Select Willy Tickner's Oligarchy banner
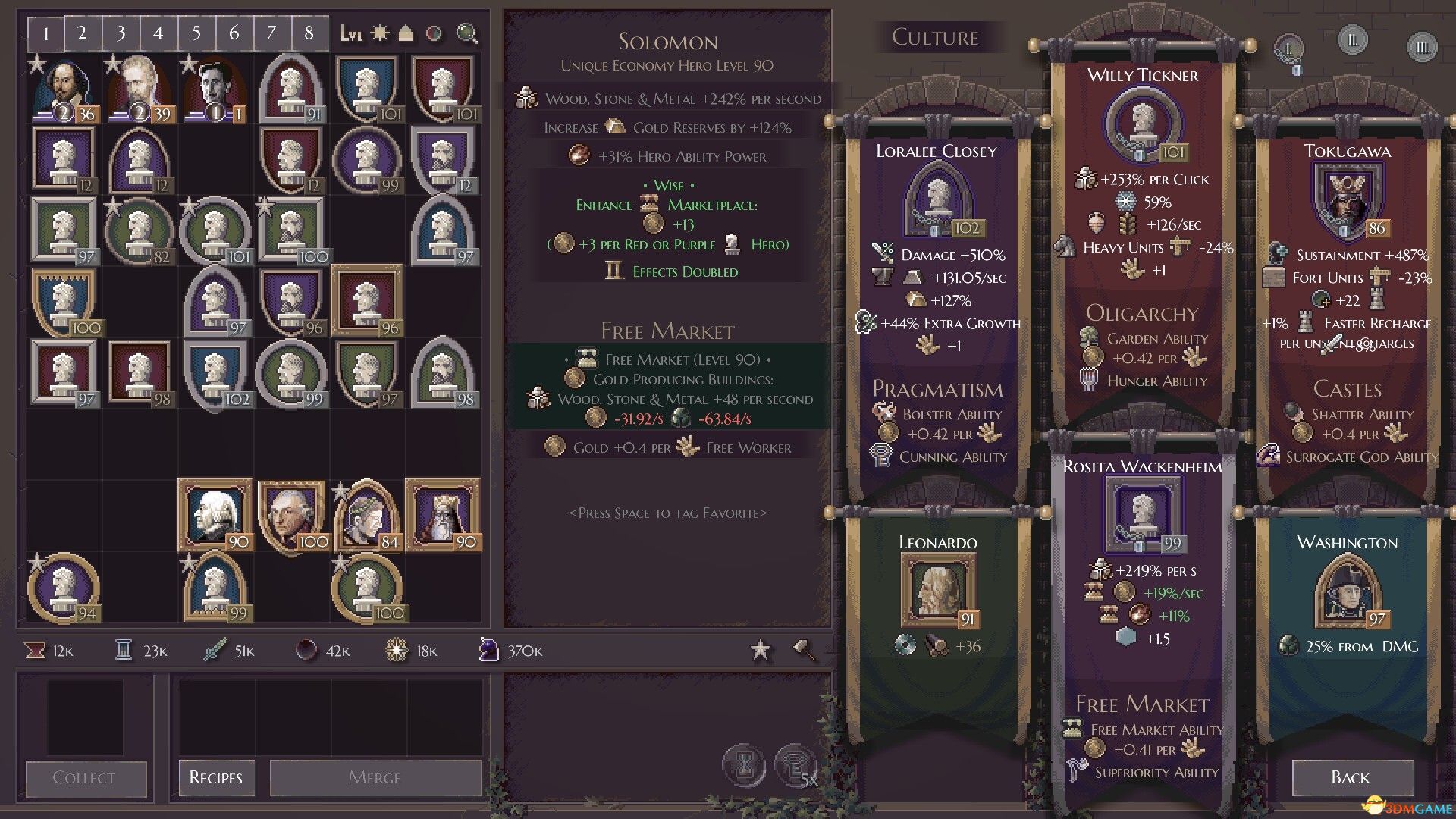 point(1143,227)
